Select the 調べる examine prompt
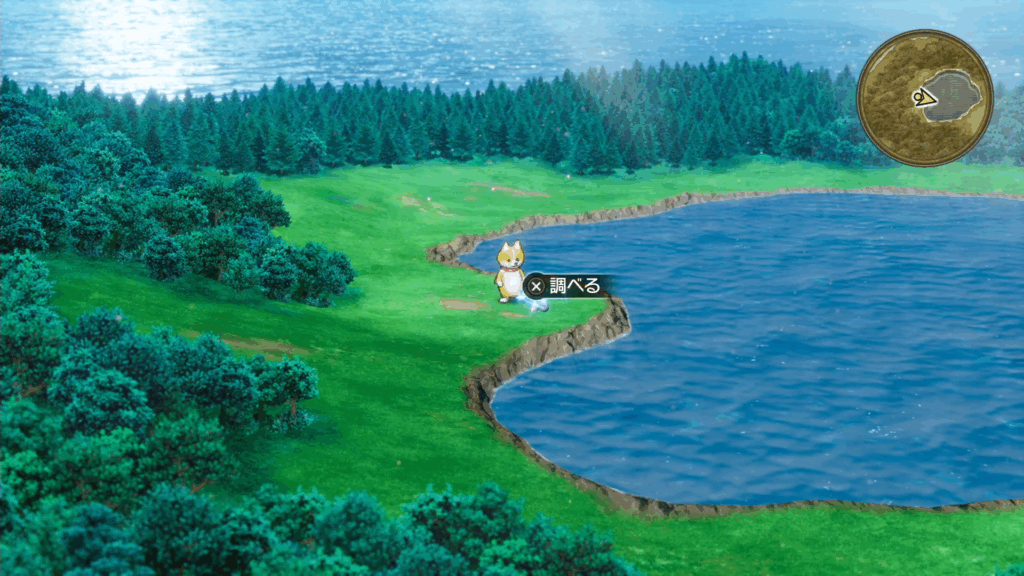This screenshot has width=1024, height=576. [565, 286]
